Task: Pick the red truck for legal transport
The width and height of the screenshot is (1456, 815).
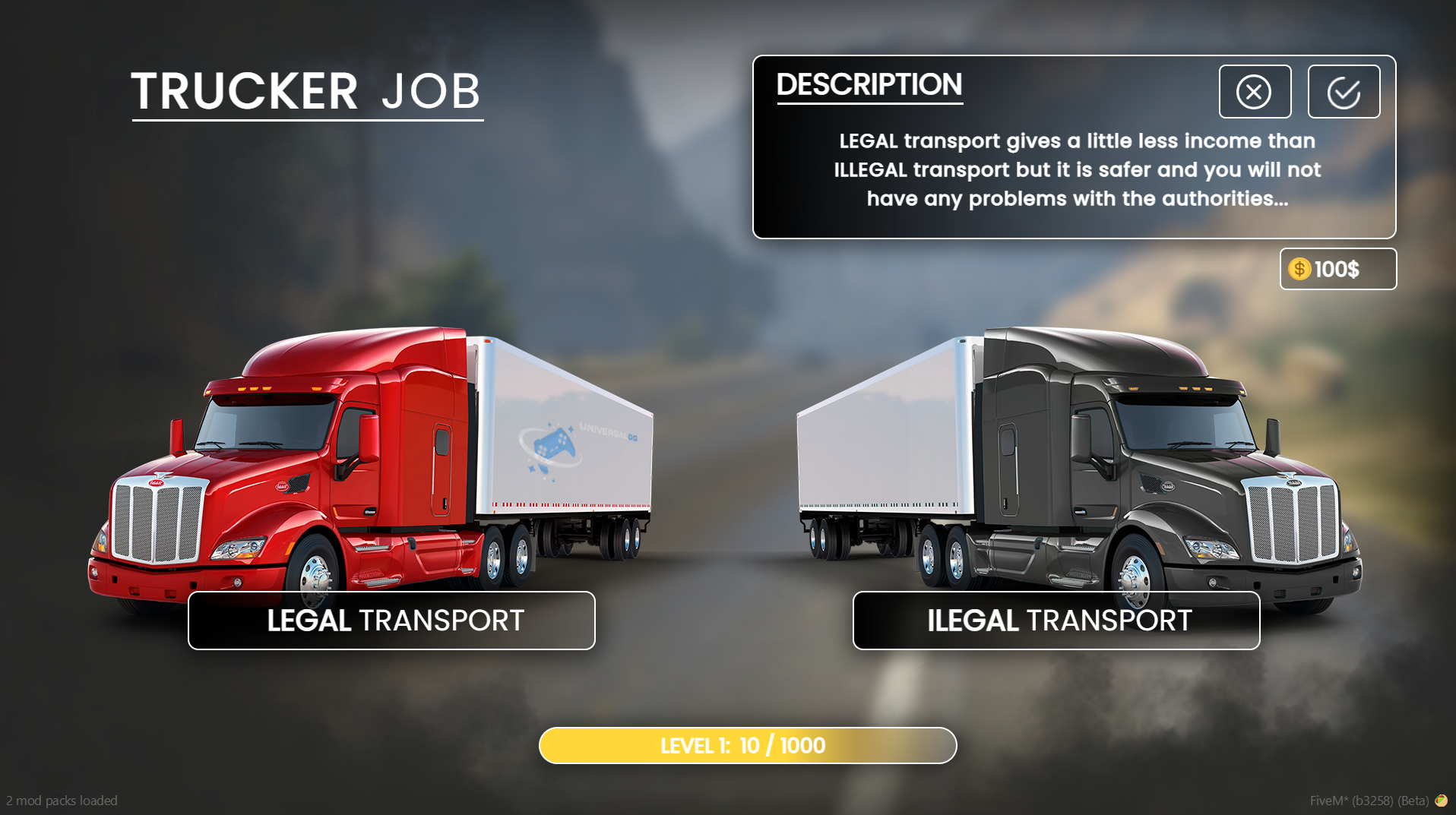Action: point(365,456)
